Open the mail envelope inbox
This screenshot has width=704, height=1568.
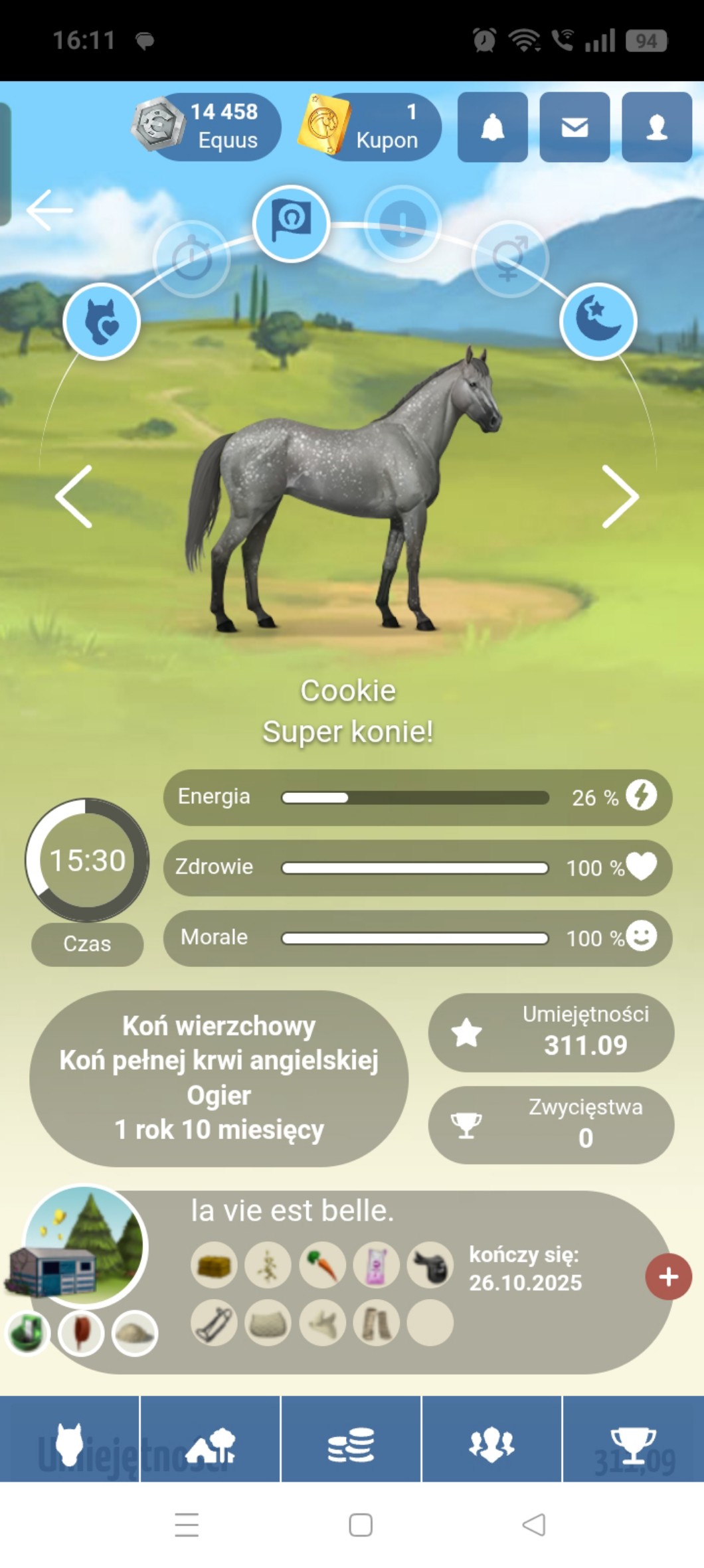[574, 127]
